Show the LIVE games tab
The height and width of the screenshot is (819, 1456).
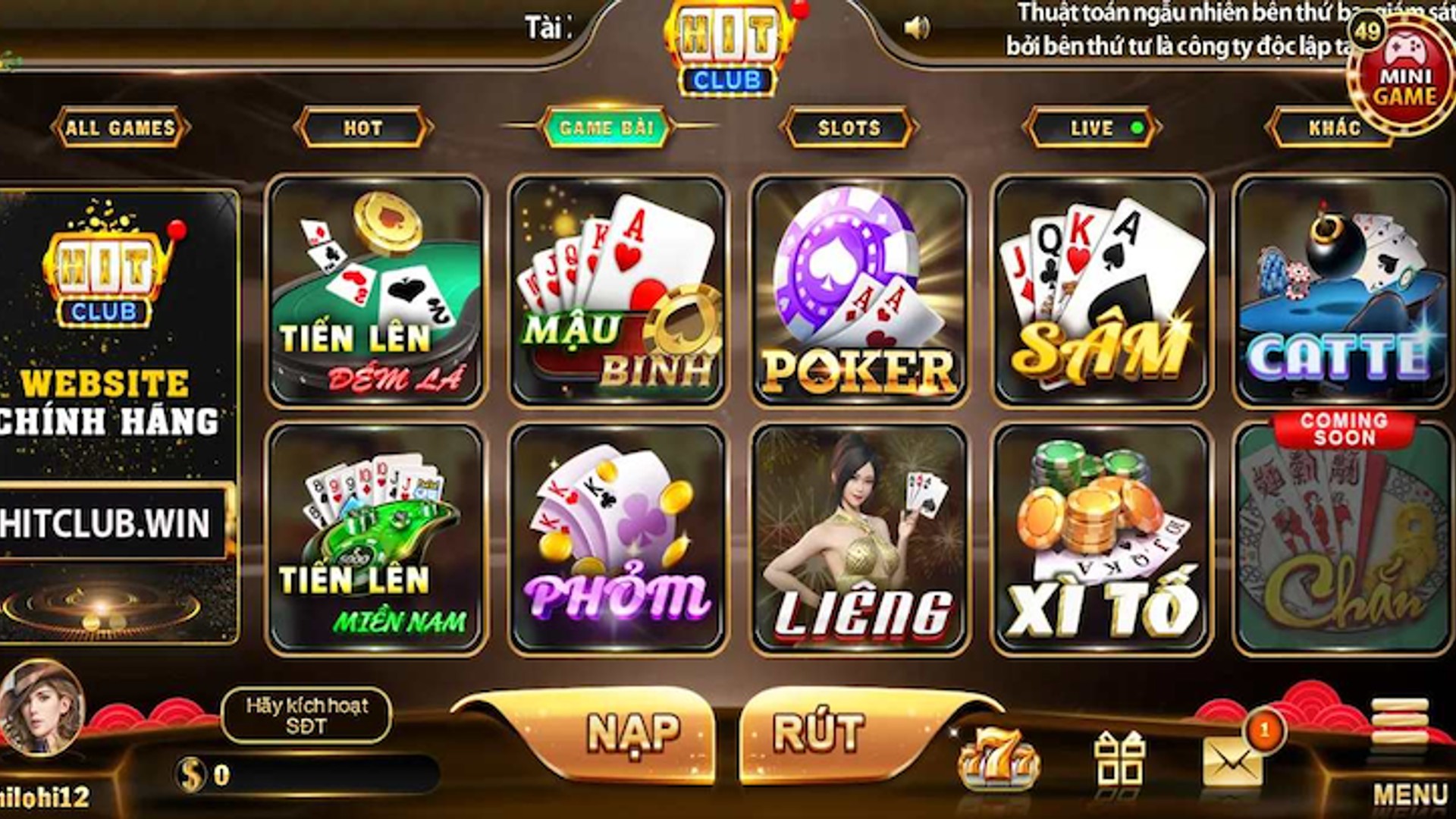click(1091, 127)
